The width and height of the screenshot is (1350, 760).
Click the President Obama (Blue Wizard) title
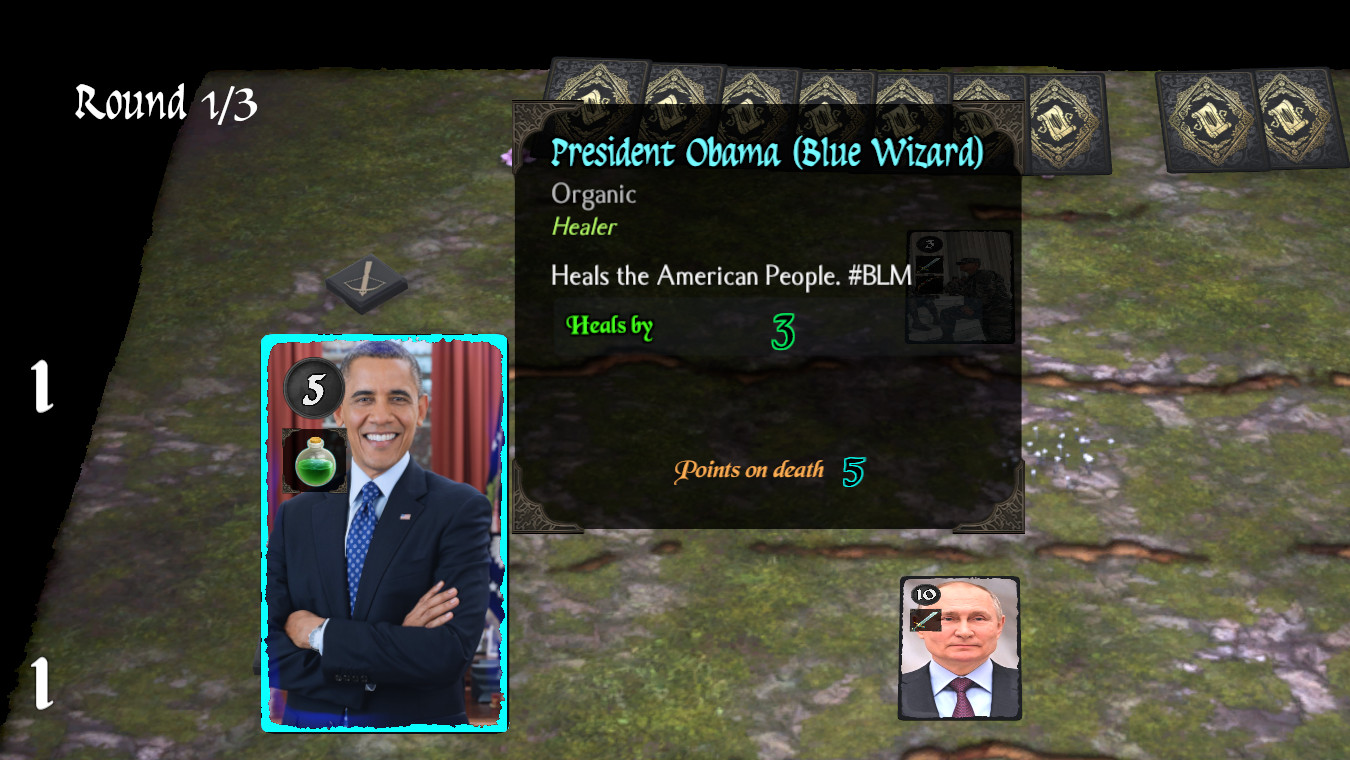[x=765, y=153]
